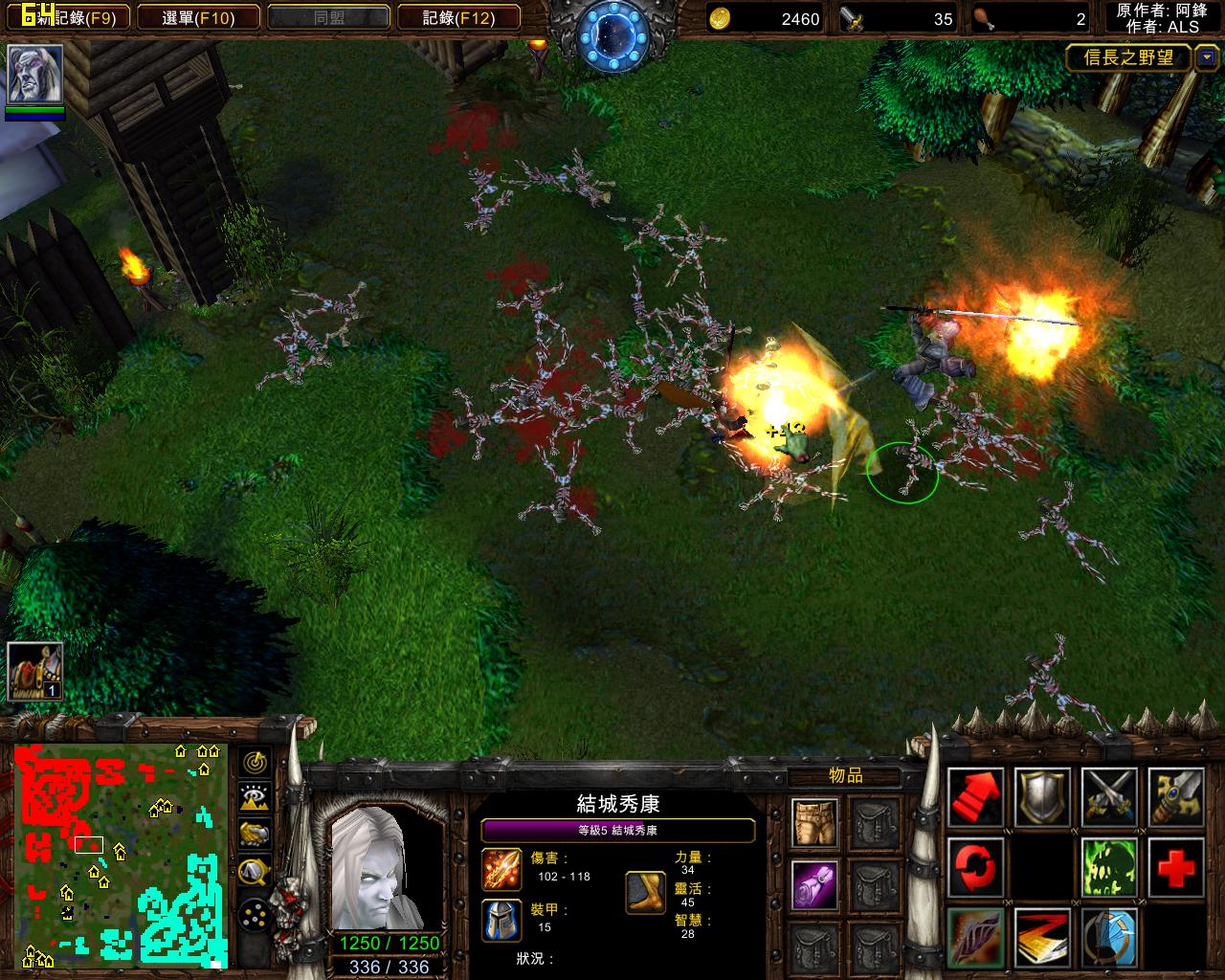This screenshot has height=980, width=1225.
Task: Open the 記錄 (F12) chat log
Action: click(458, 18)
